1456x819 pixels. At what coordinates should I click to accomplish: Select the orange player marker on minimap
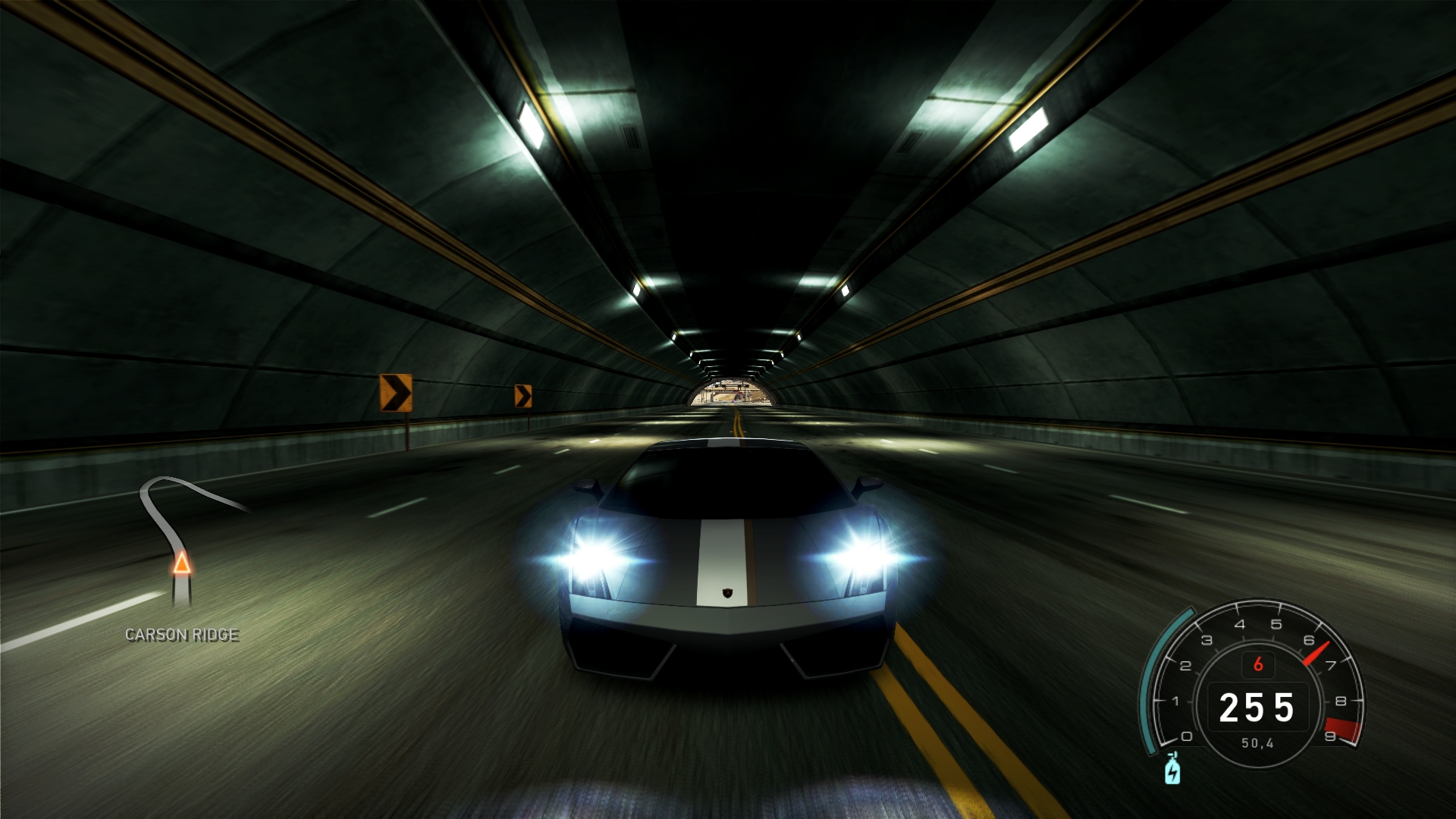click(182, 563)
